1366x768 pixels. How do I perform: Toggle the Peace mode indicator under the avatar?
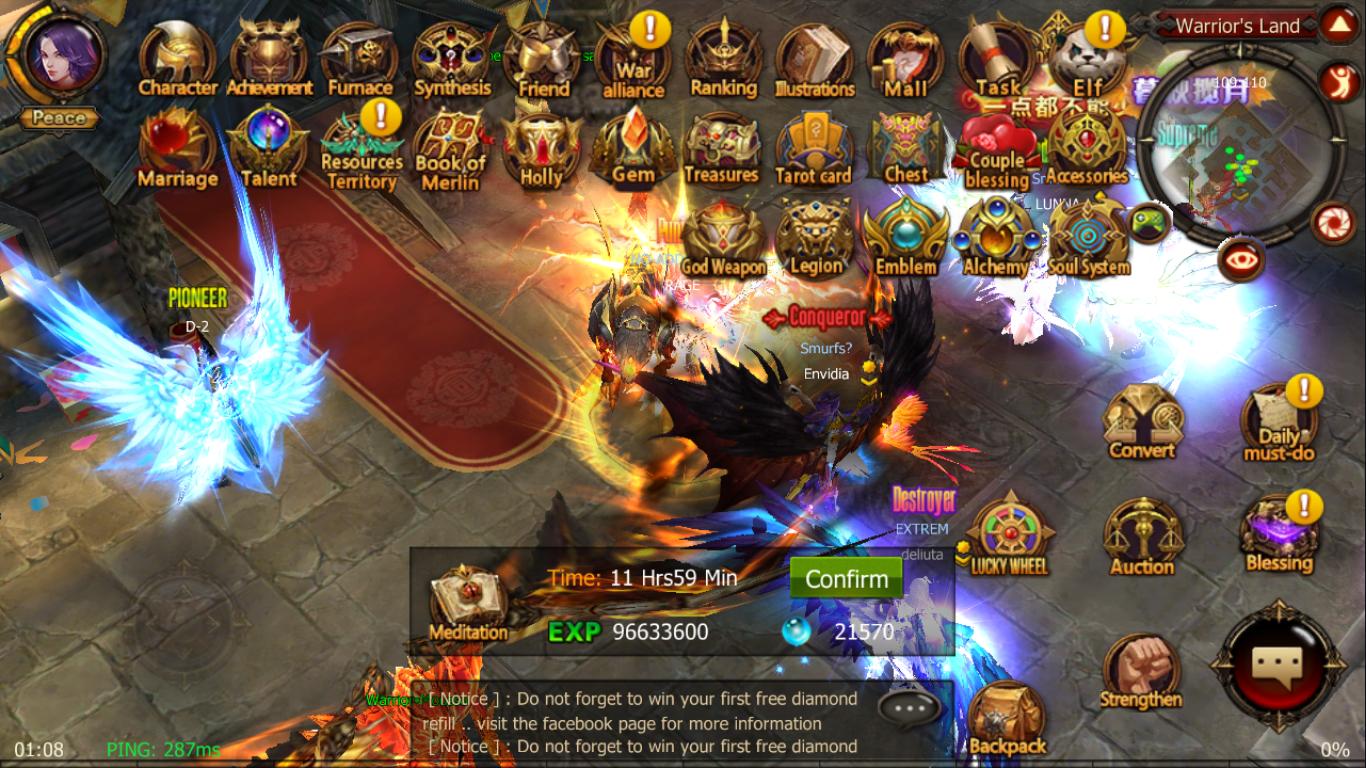[x=57, y=117]
